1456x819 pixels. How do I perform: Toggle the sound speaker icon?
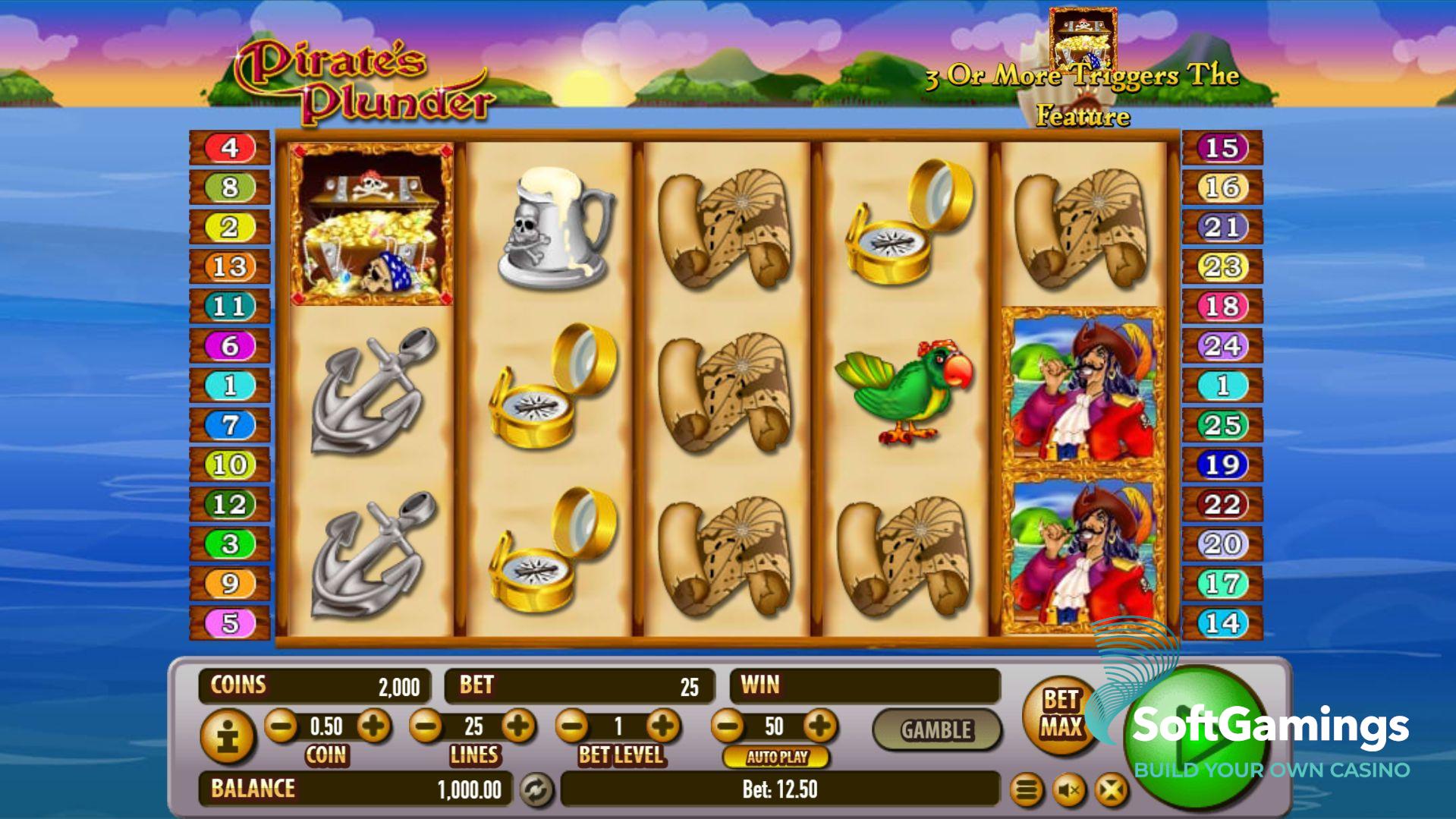pyautogui.click(x=1069, y=791)
